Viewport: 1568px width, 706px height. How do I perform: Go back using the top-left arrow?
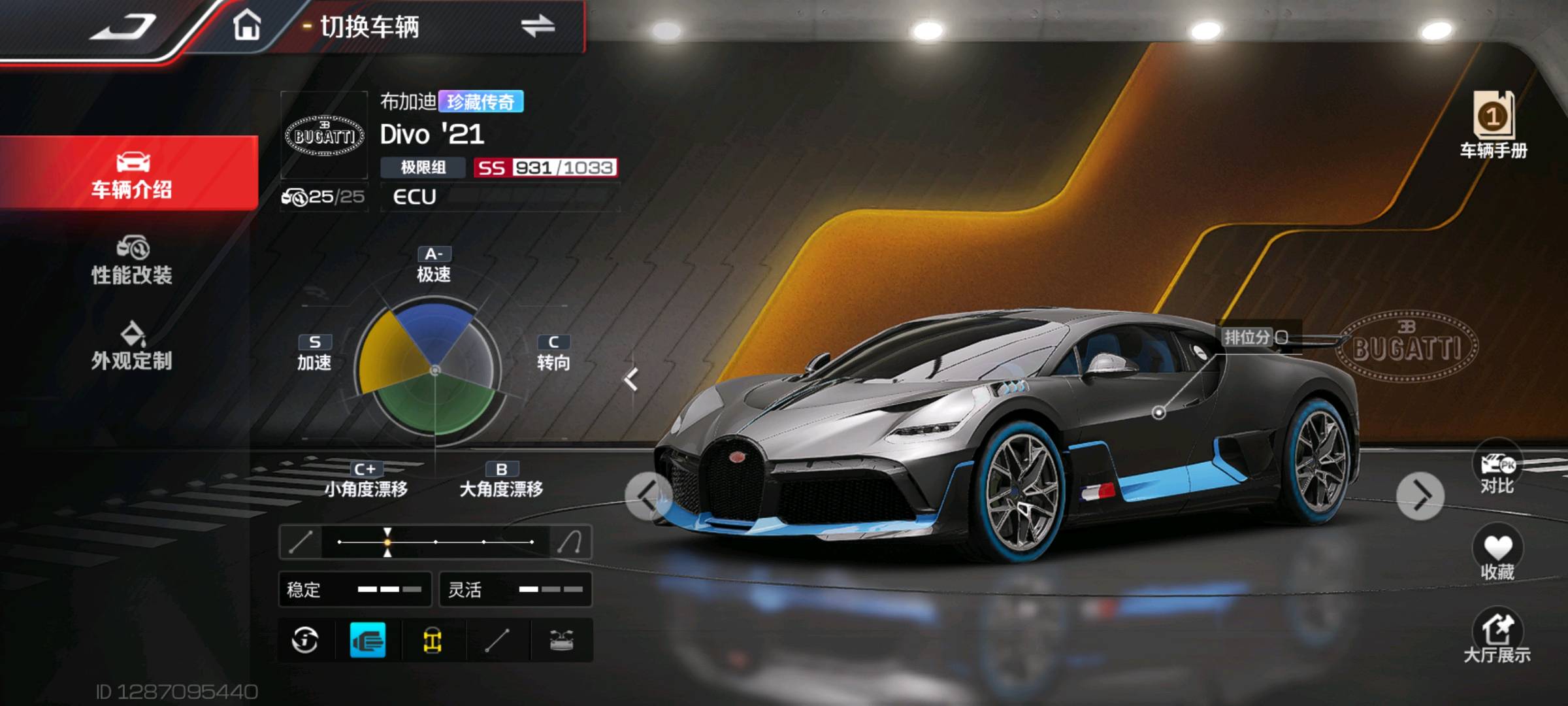pyautogui.click(x=124, y=27)
